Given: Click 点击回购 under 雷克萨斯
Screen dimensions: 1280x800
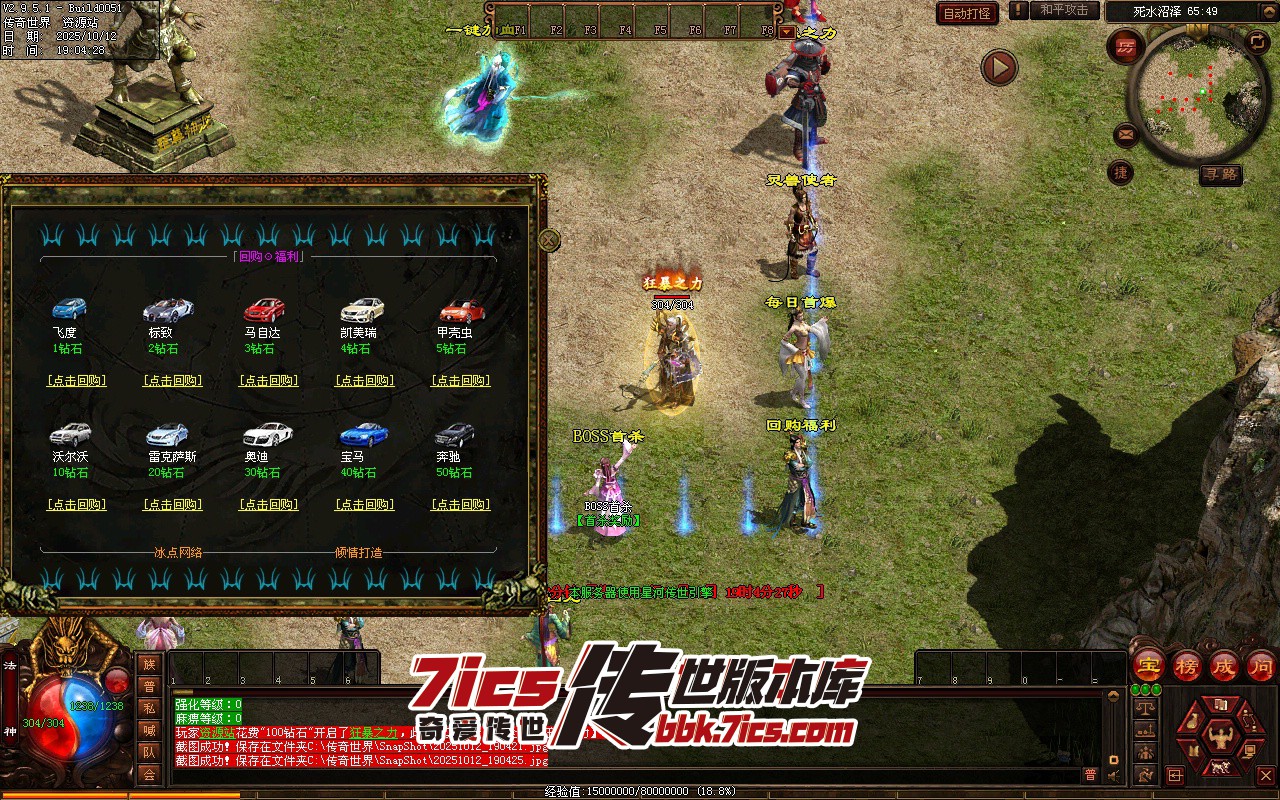Looking at the screenshot, I should pos(172,505).
